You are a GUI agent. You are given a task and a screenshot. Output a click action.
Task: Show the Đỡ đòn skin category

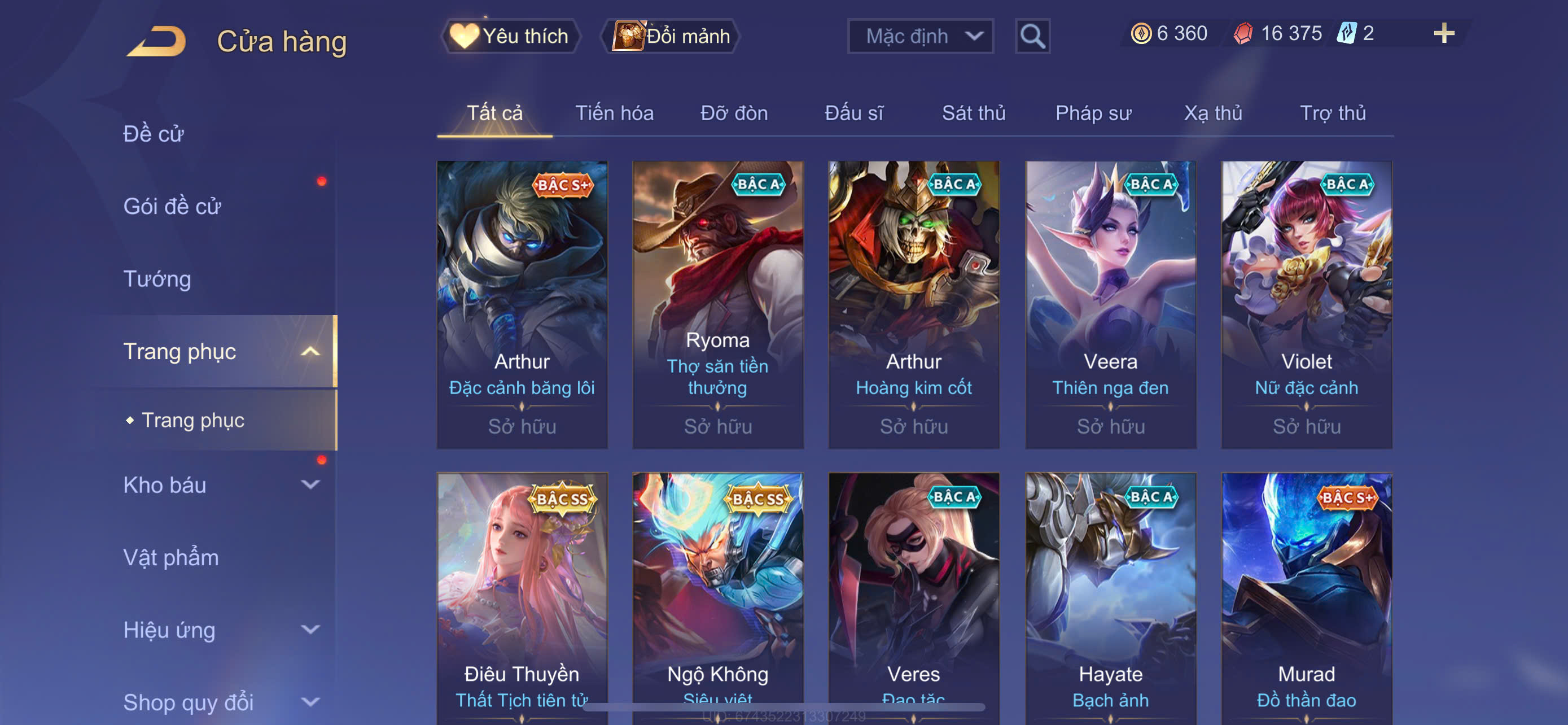coord(733,113)
